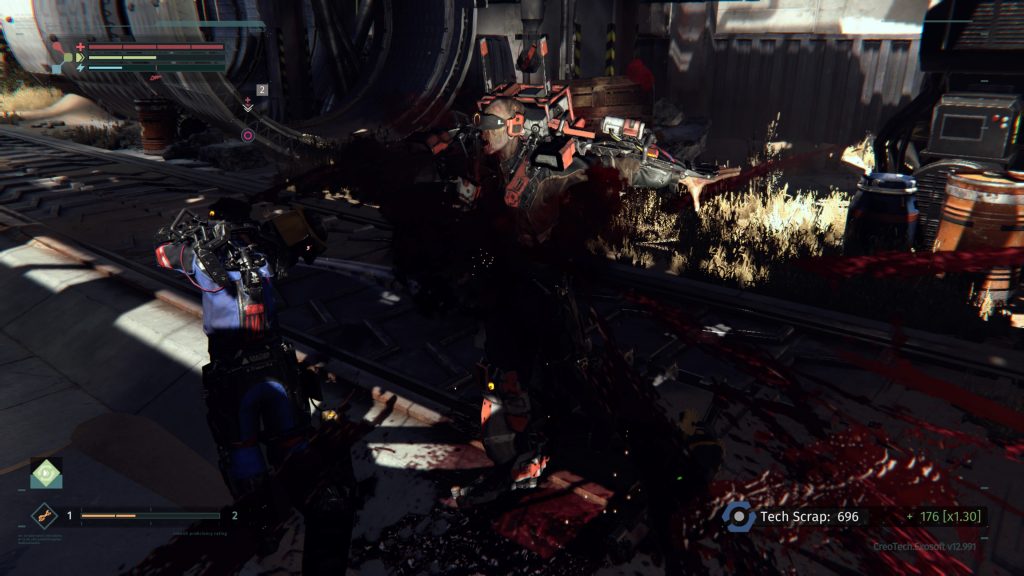
Task: Click the blue Tech Scrap gear icon
Action: tap(739, 516)
